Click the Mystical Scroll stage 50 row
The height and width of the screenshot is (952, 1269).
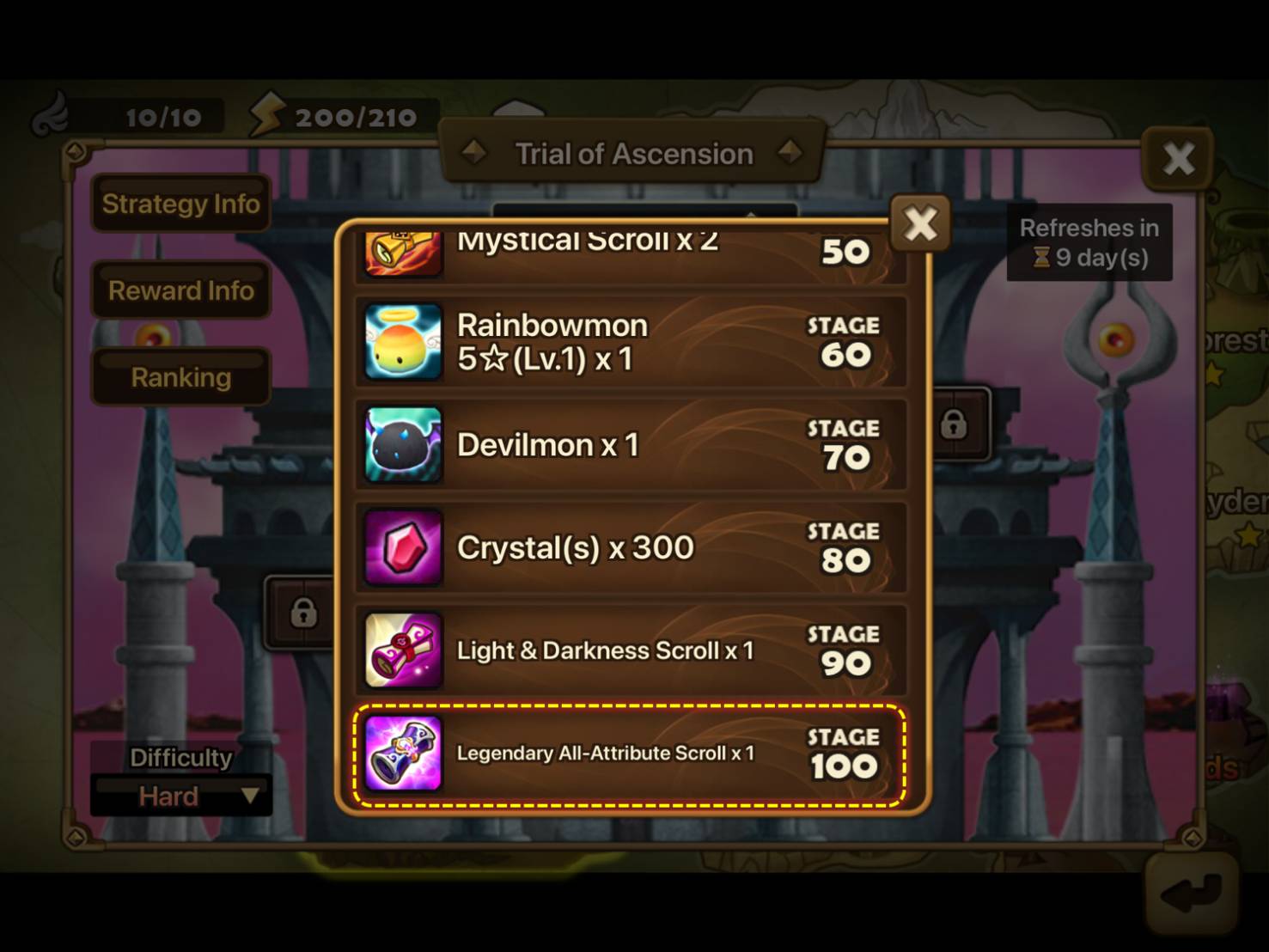point(631,251)
